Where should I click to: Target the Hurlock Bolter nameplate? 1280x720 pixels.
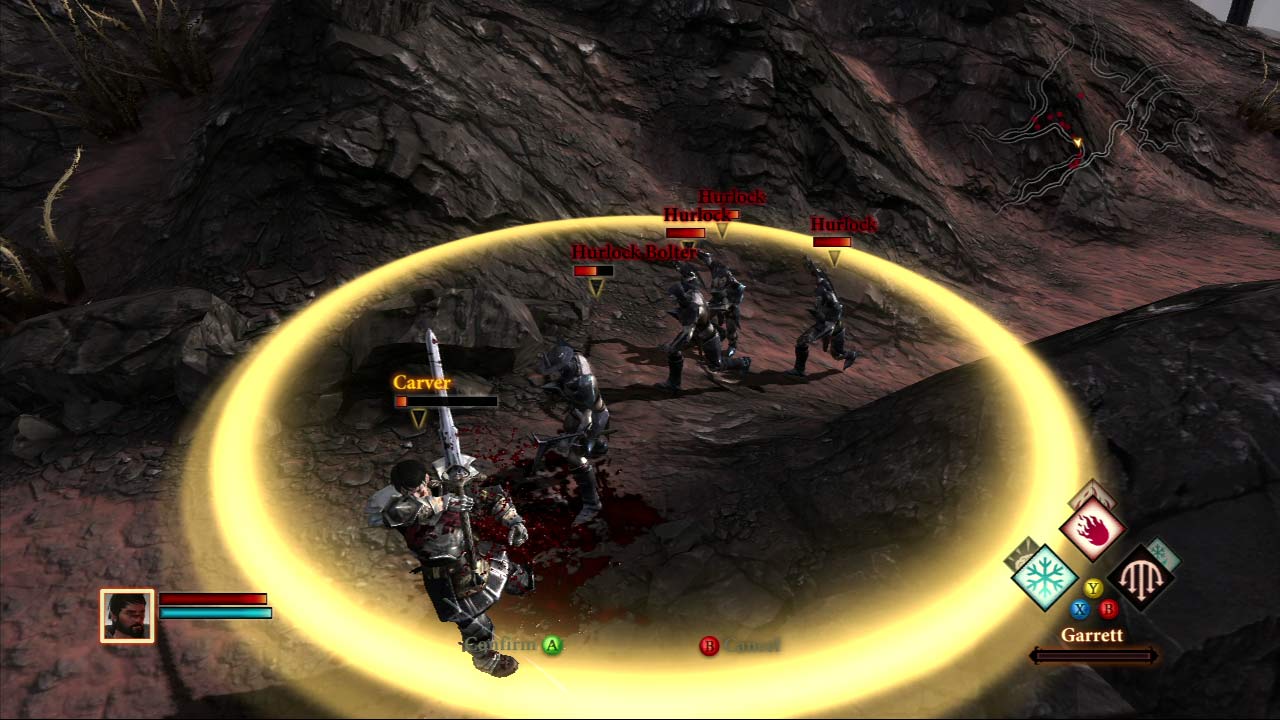633,253
